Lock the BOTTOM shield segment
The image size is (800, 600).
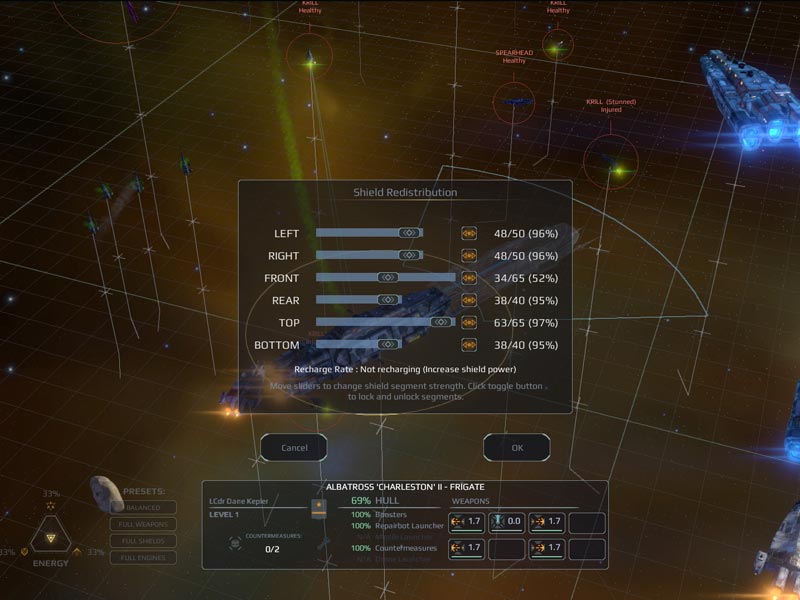pyautogui.click(x=469, y=345)
